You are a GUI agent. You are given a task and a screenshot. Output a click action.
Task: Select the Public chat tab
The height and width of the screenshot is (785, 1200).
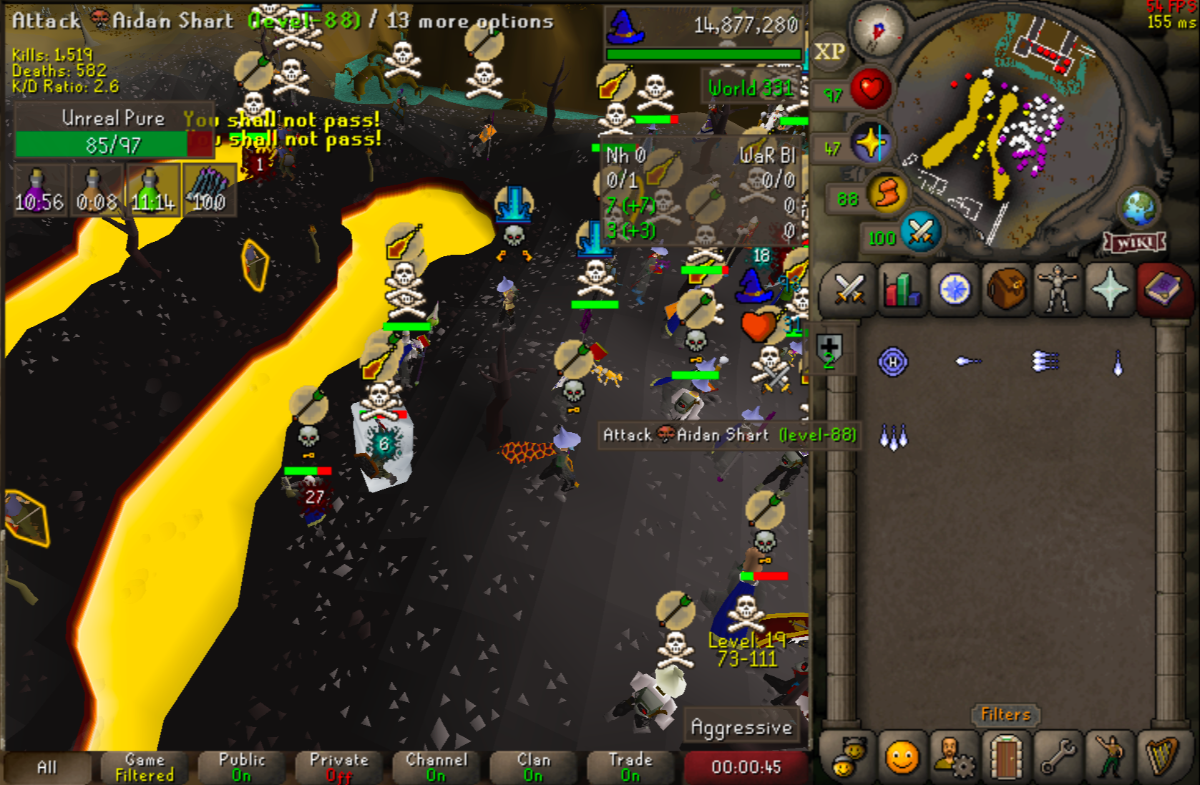[x=242, y=767]
